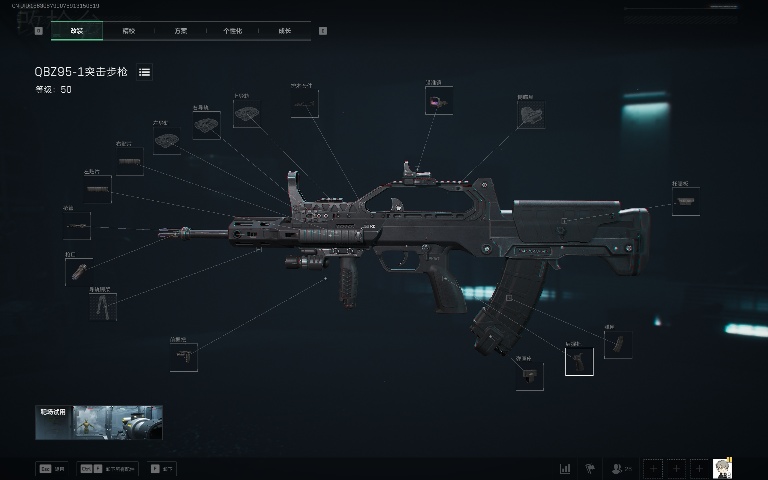Image resolution: width=768 pixels, height=480 pixels.
Task: Switch to the 改装 tab
Action: click(x=77, y=31)
